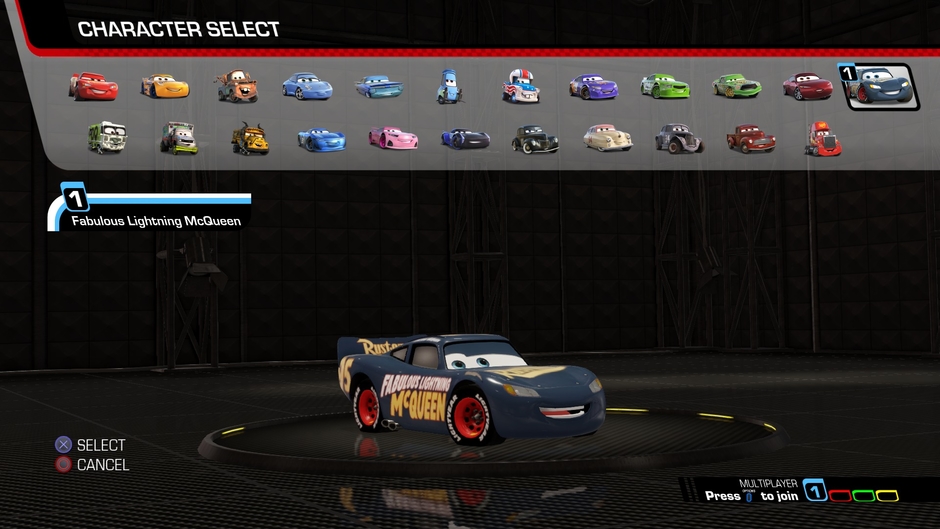The image size is (940, 529).
Task: Select the pink race car
Action: click(393, 138)
